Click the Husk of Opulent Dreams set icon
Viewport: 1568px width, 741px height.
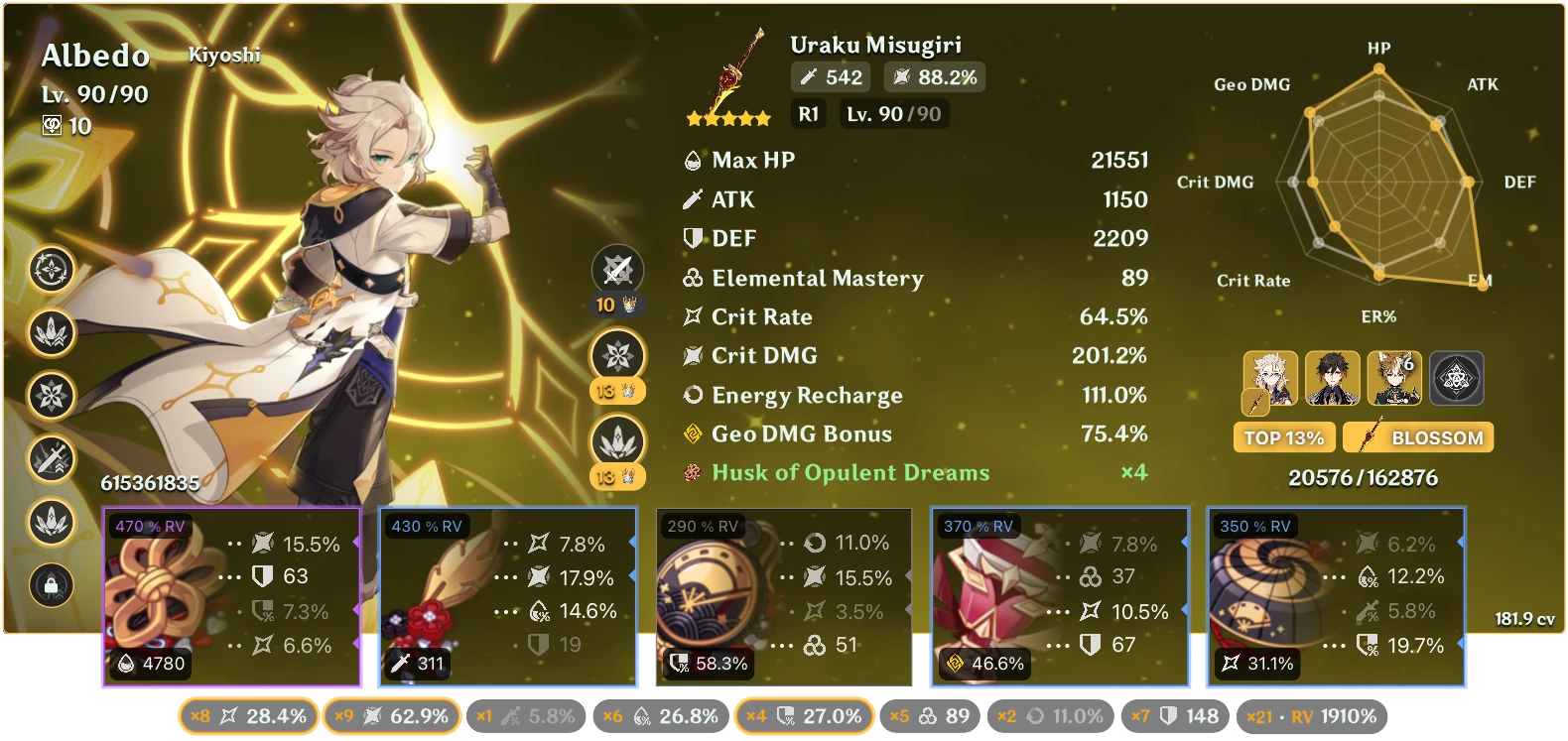pos(692,473)
